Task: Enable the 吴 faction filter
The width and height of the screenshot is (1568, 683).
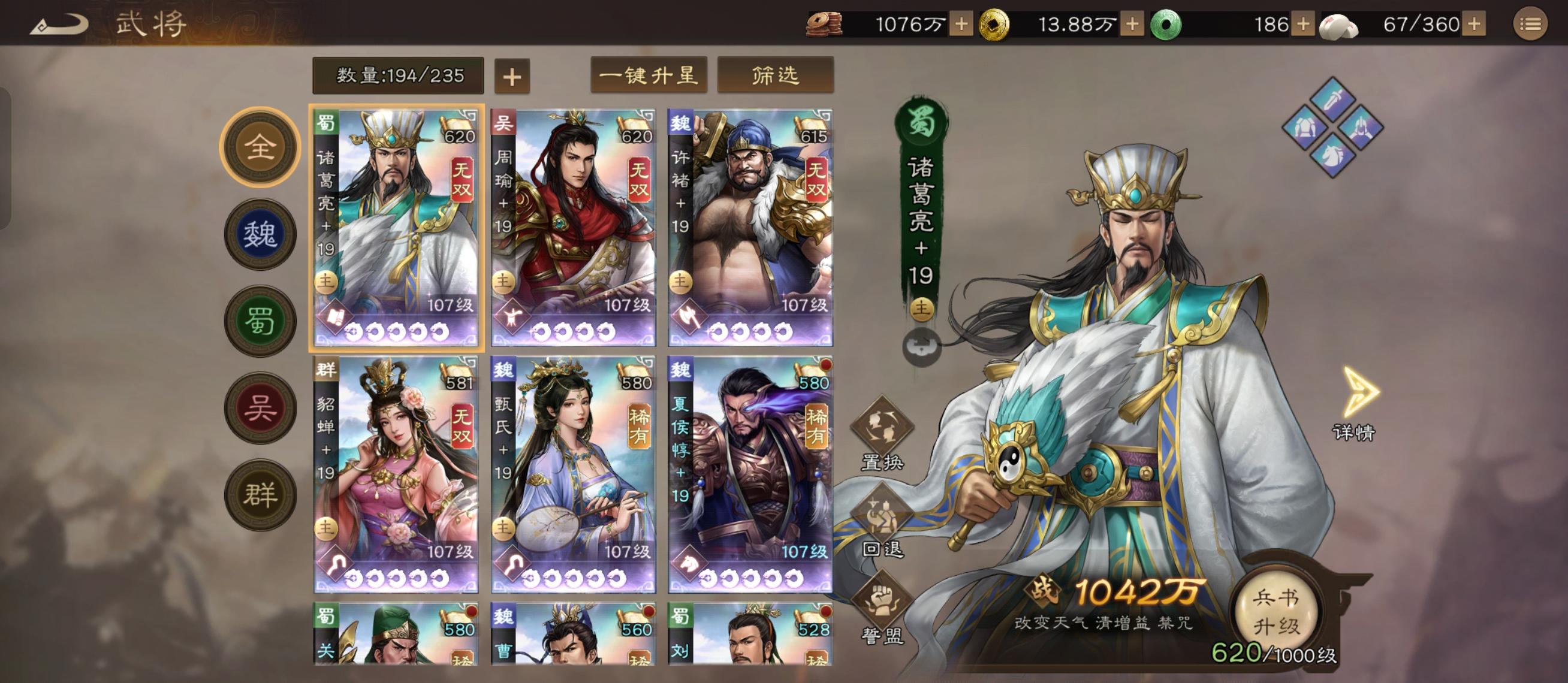Action: tap(262, 406)
